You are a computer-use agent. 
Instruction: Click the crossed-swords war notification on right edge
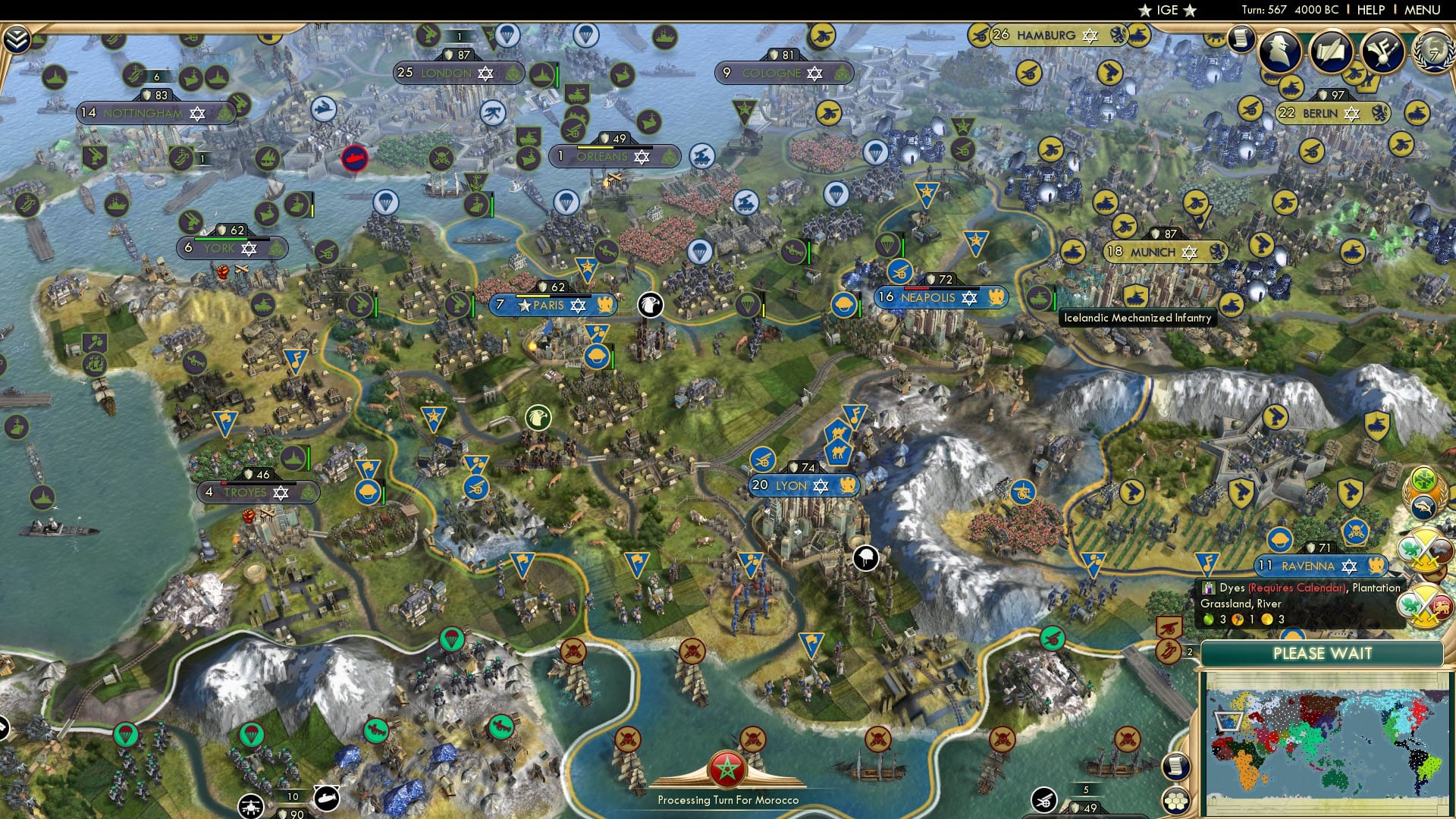pyautogui.click(x=1423, y=549)
